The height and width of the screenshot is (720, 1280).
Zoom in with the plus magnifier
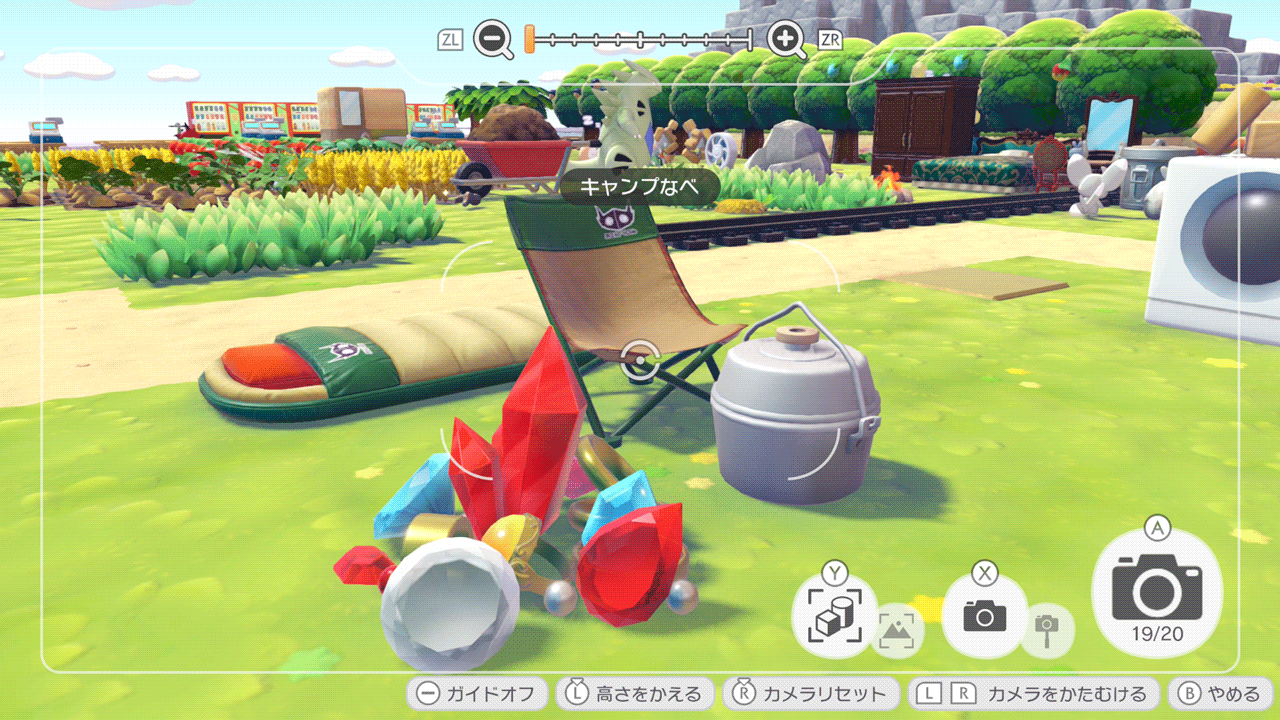786,40
